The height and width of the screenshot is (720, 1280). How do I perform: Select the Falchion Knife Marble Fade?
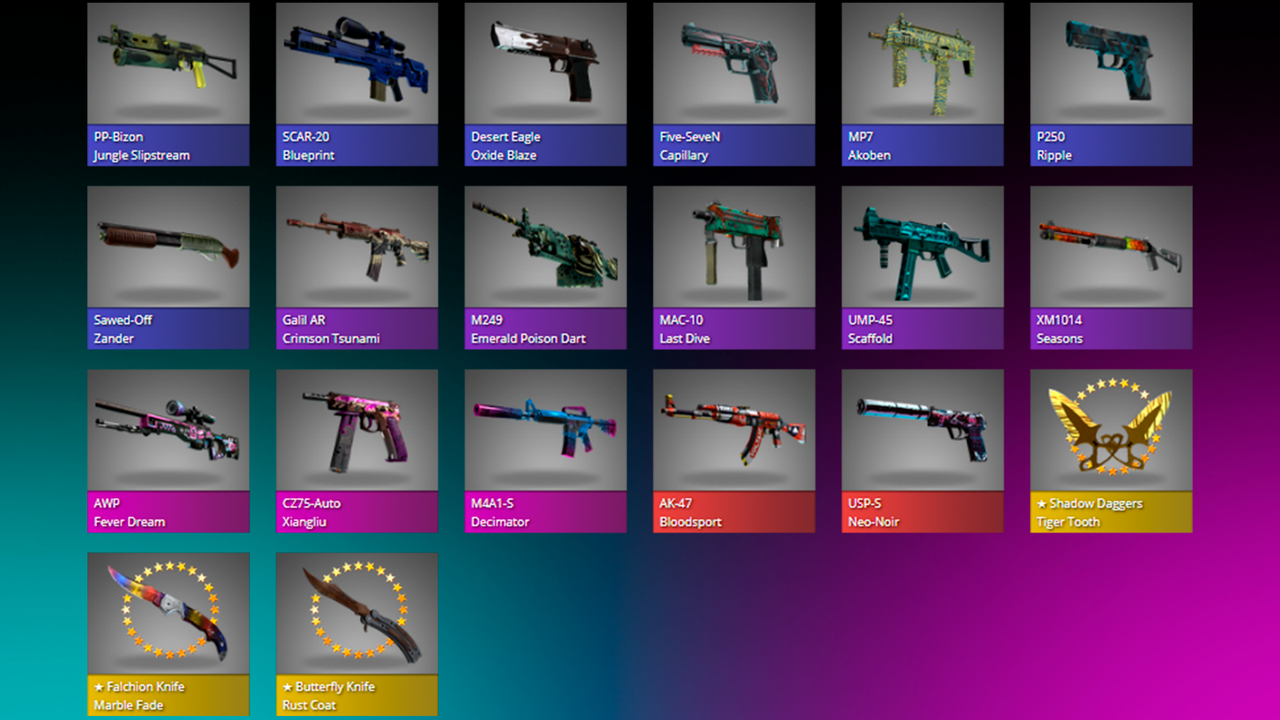(168, 633)
